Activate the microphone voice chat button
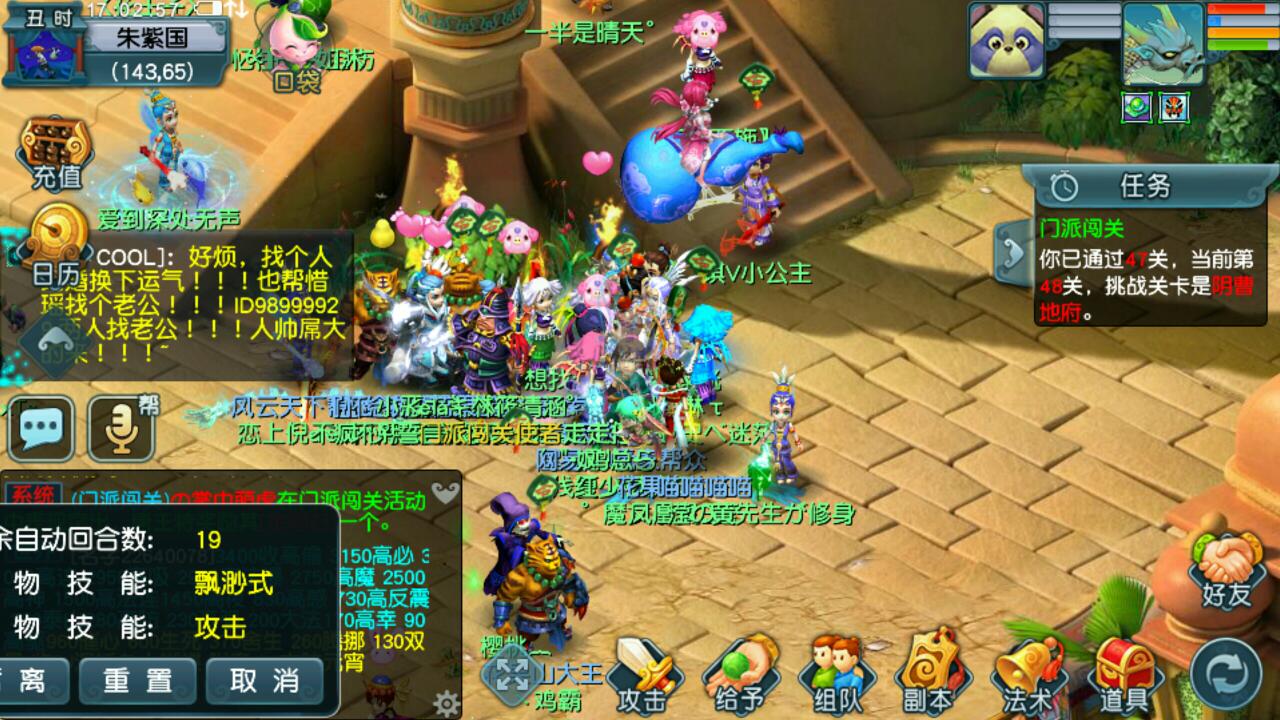This screenshot has width=1280, height=720. [x=121, y=428]
